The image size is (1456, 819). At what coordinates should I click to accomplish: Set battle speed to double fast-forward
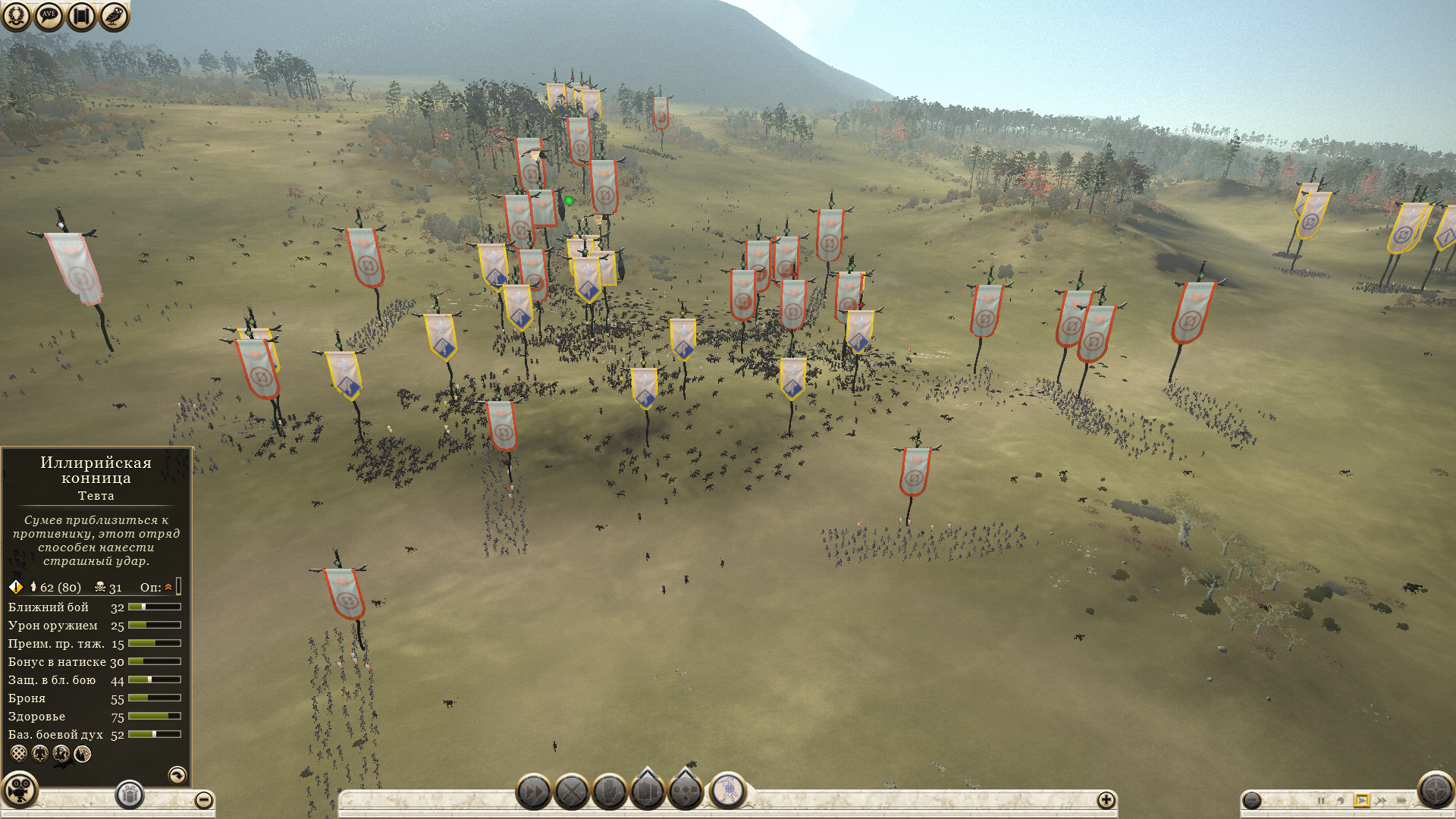[x=1381, y=800]
